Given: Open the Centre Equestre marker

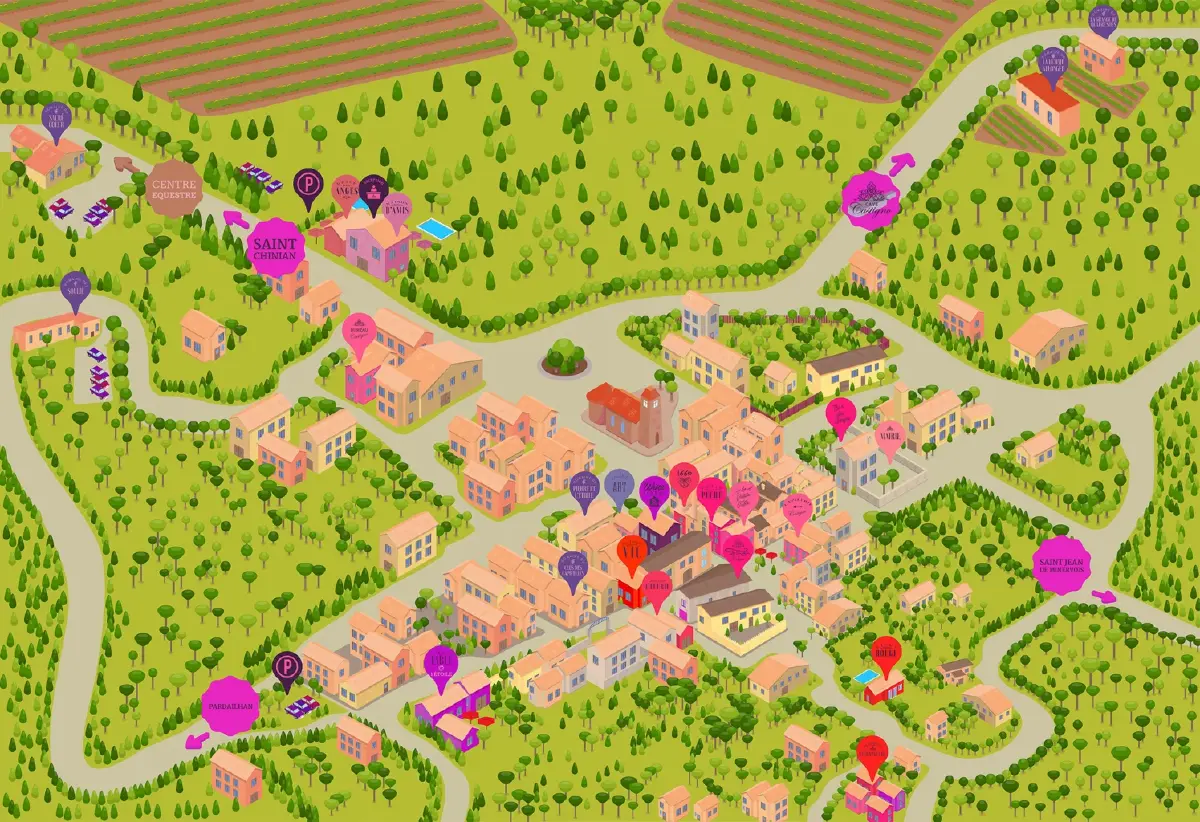Looking at the screenshot, I should pos(174,186).
